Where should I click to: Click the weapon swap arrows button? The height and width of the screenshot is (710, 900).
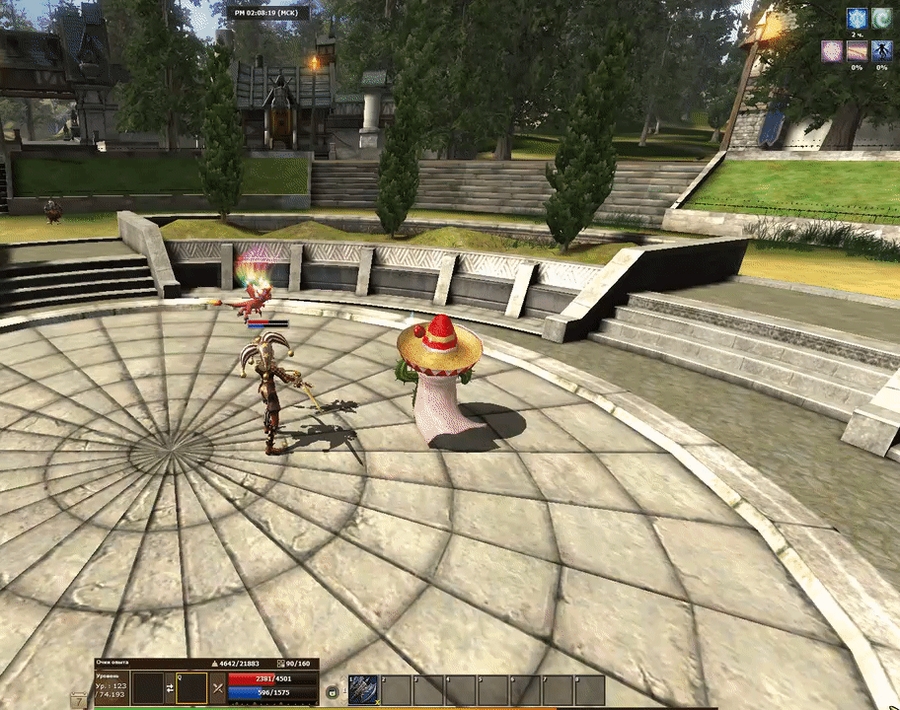170,689
